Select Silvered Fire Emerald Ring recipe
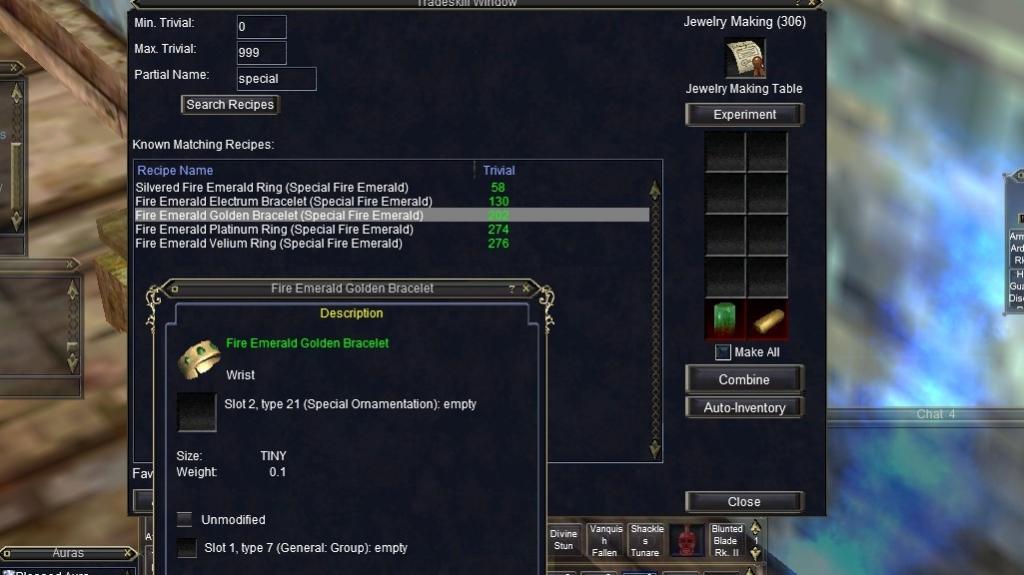1024x575 pixels. pos(272,188)
